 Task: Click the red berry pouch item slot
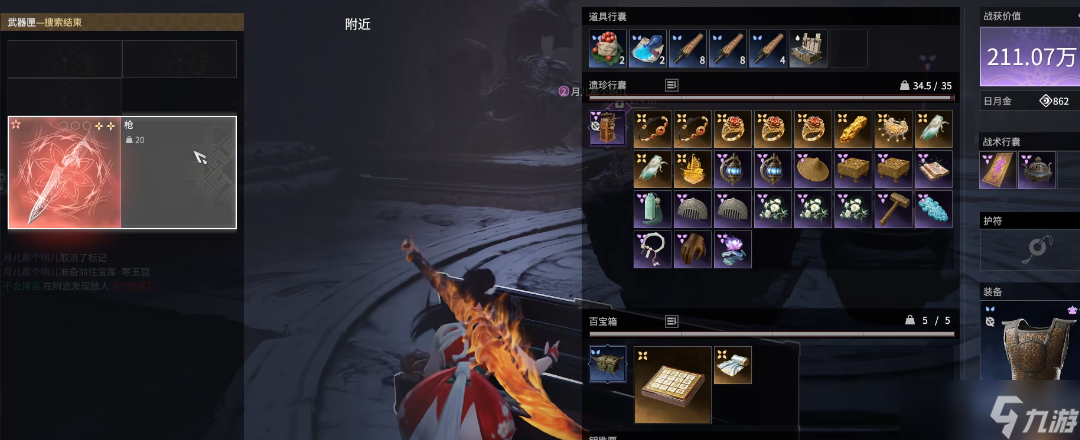click(608, 48)
